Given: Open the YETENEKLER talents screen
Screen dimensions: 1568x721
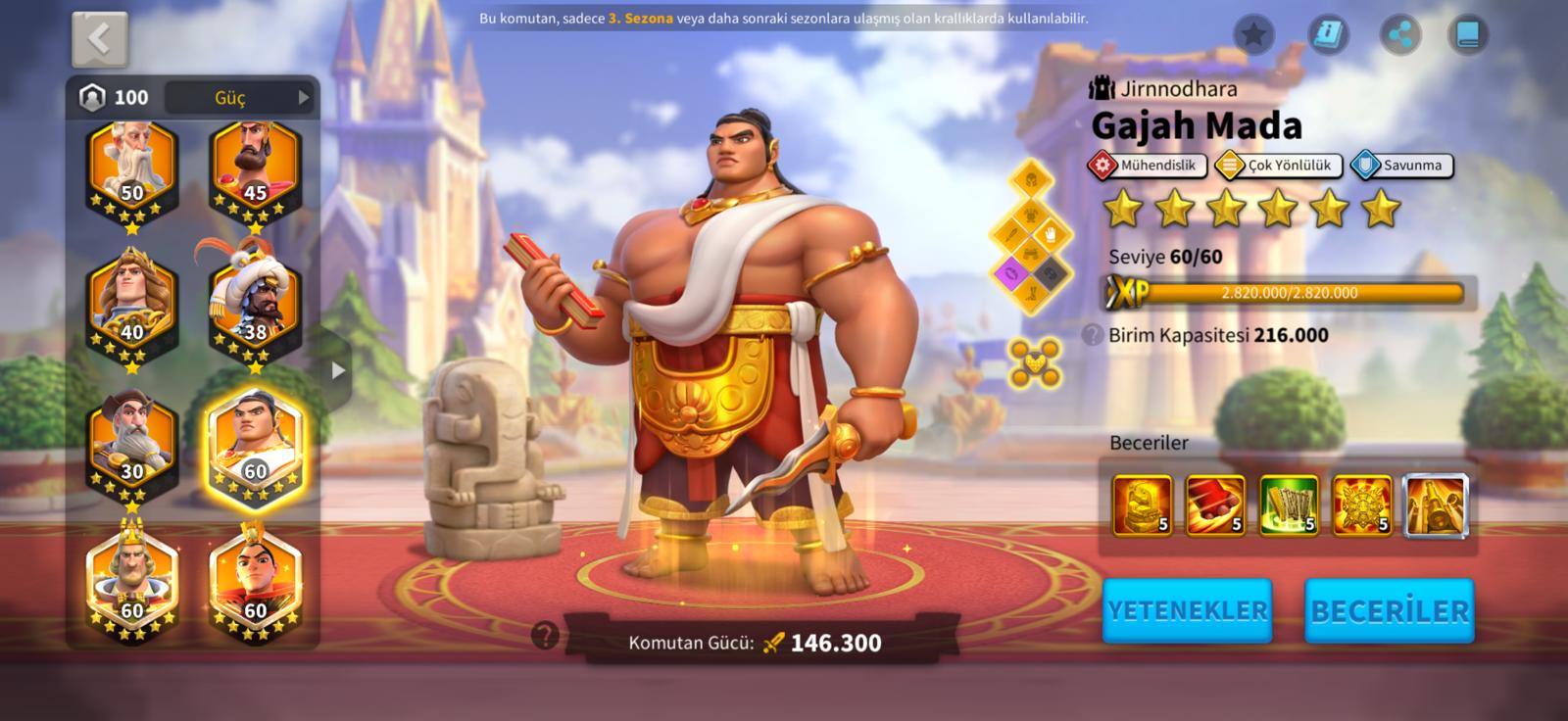Looking at the screenshot, I should tap(1188, 610).
